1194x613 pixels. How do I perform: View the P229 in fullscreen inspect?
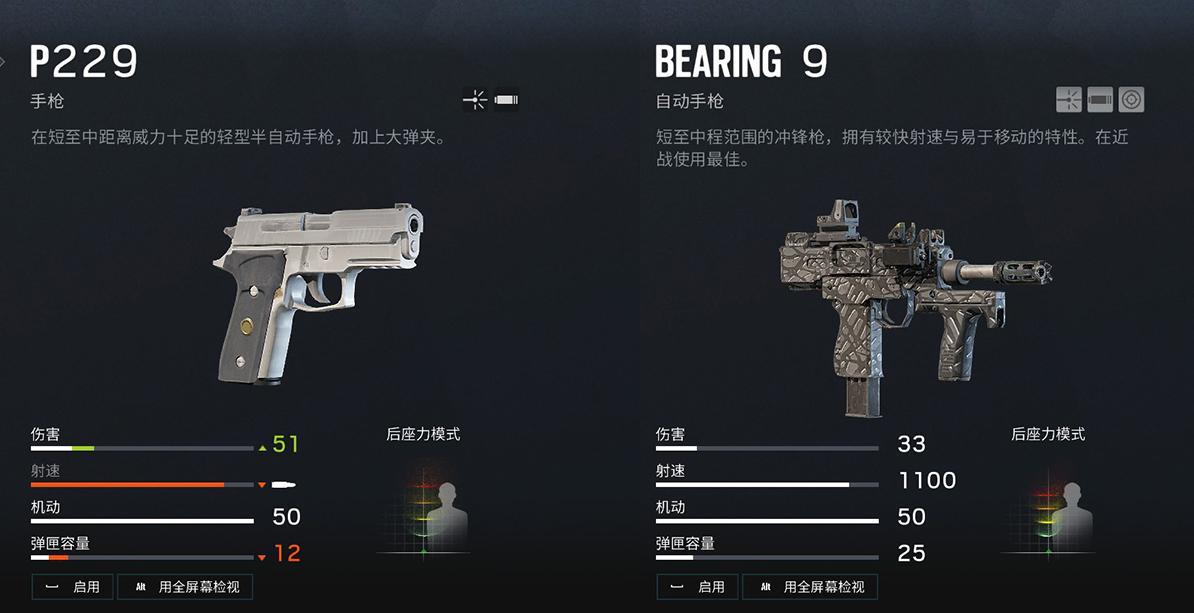click(x=185, y=587)
